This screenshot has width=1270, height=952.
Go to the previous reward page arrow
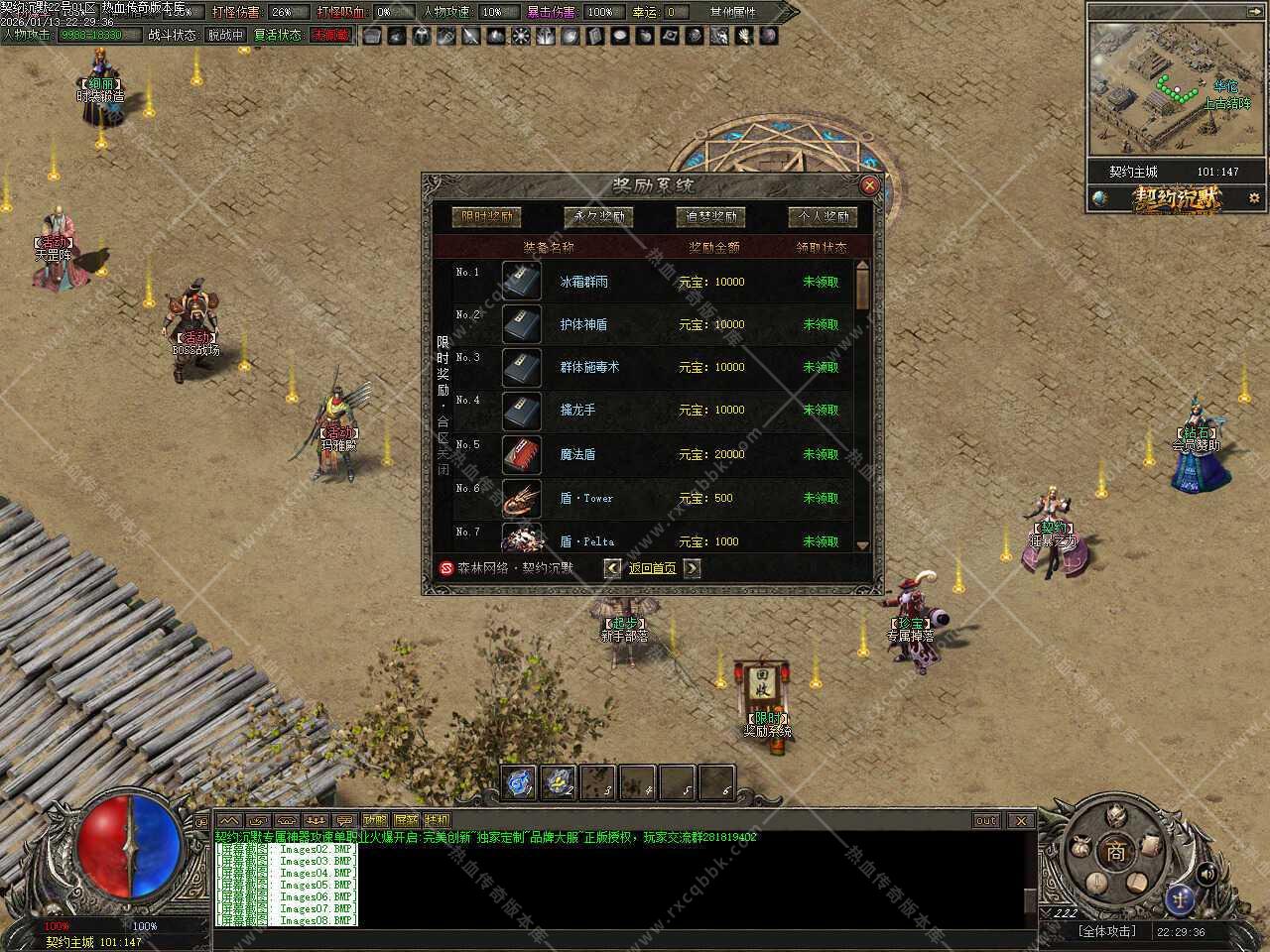tap(612, 568)
